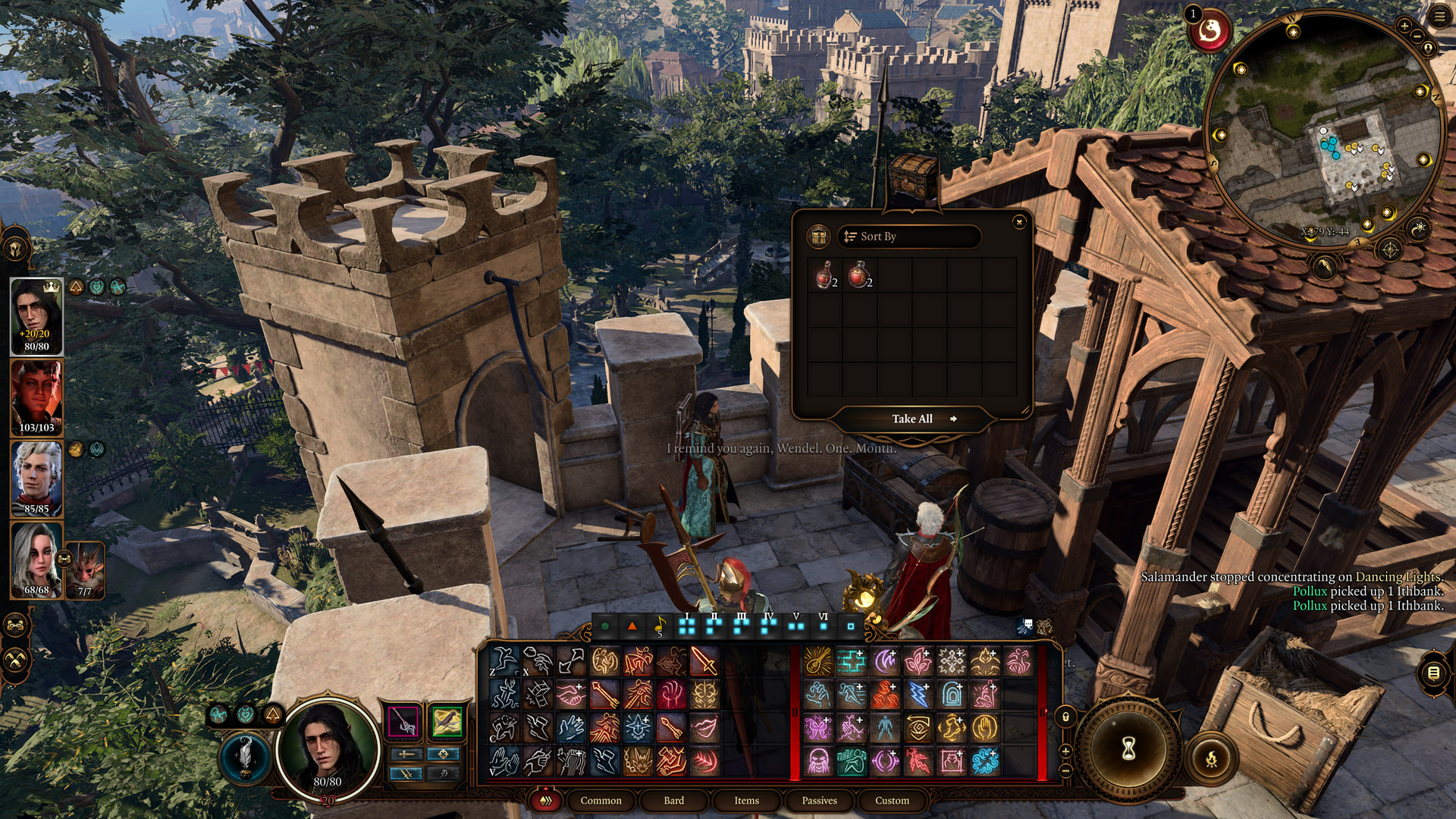This screenshot has width=1456, height=819.
Task: Pick up the slim bottle red potion
Action: point(824,275)
